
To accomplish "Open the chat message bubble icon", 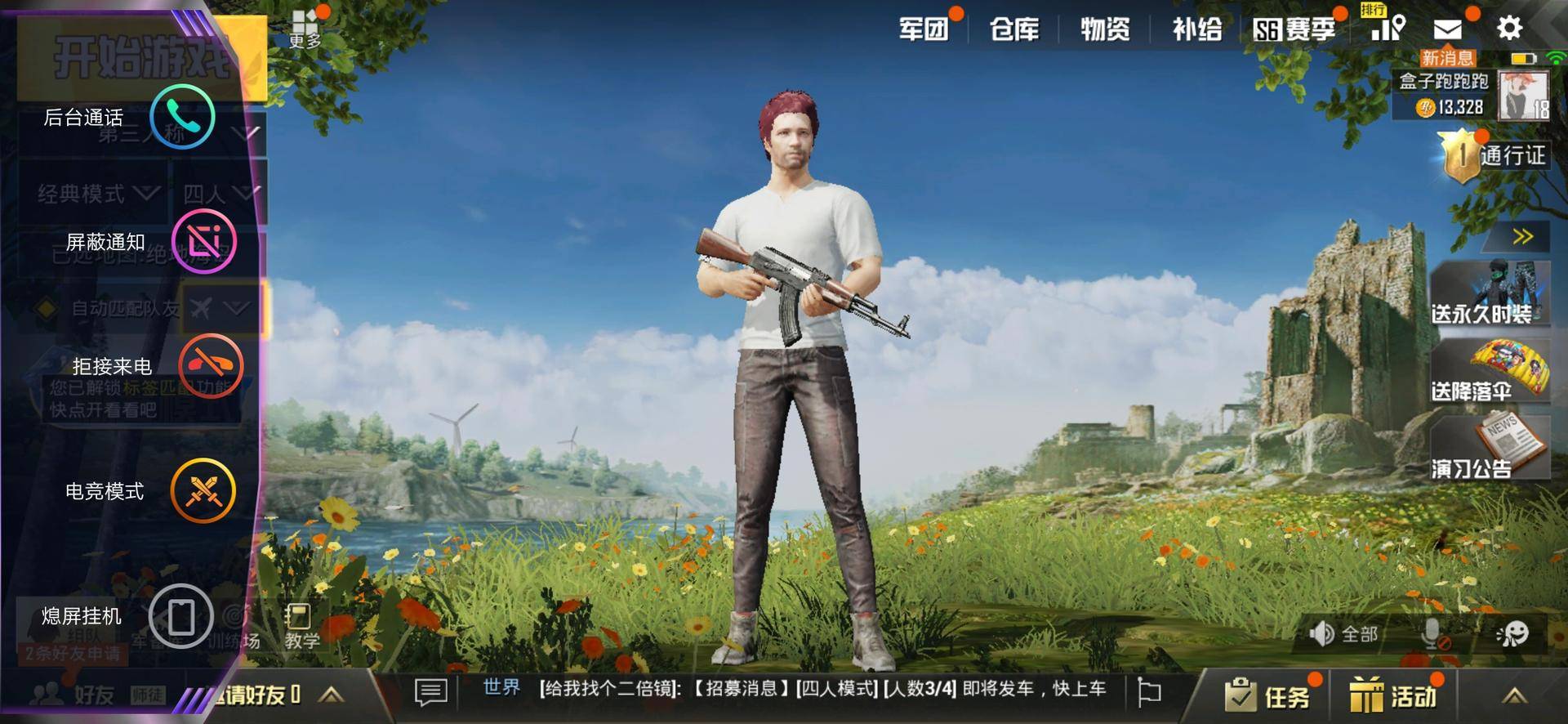I will click(x=430, y=690).
